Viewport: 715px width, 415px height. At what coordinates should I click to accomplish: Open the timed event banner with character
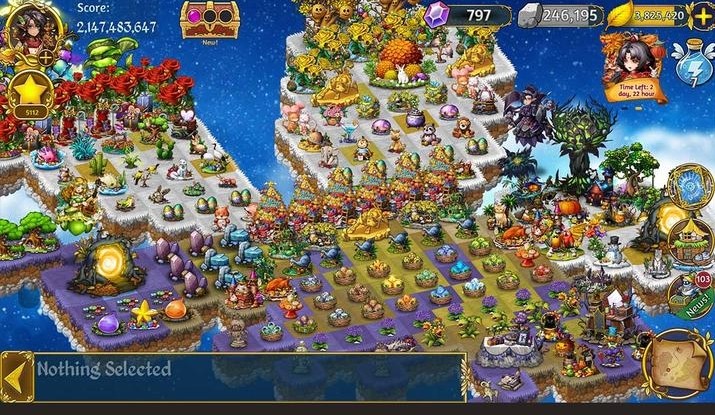click(636, 62)
